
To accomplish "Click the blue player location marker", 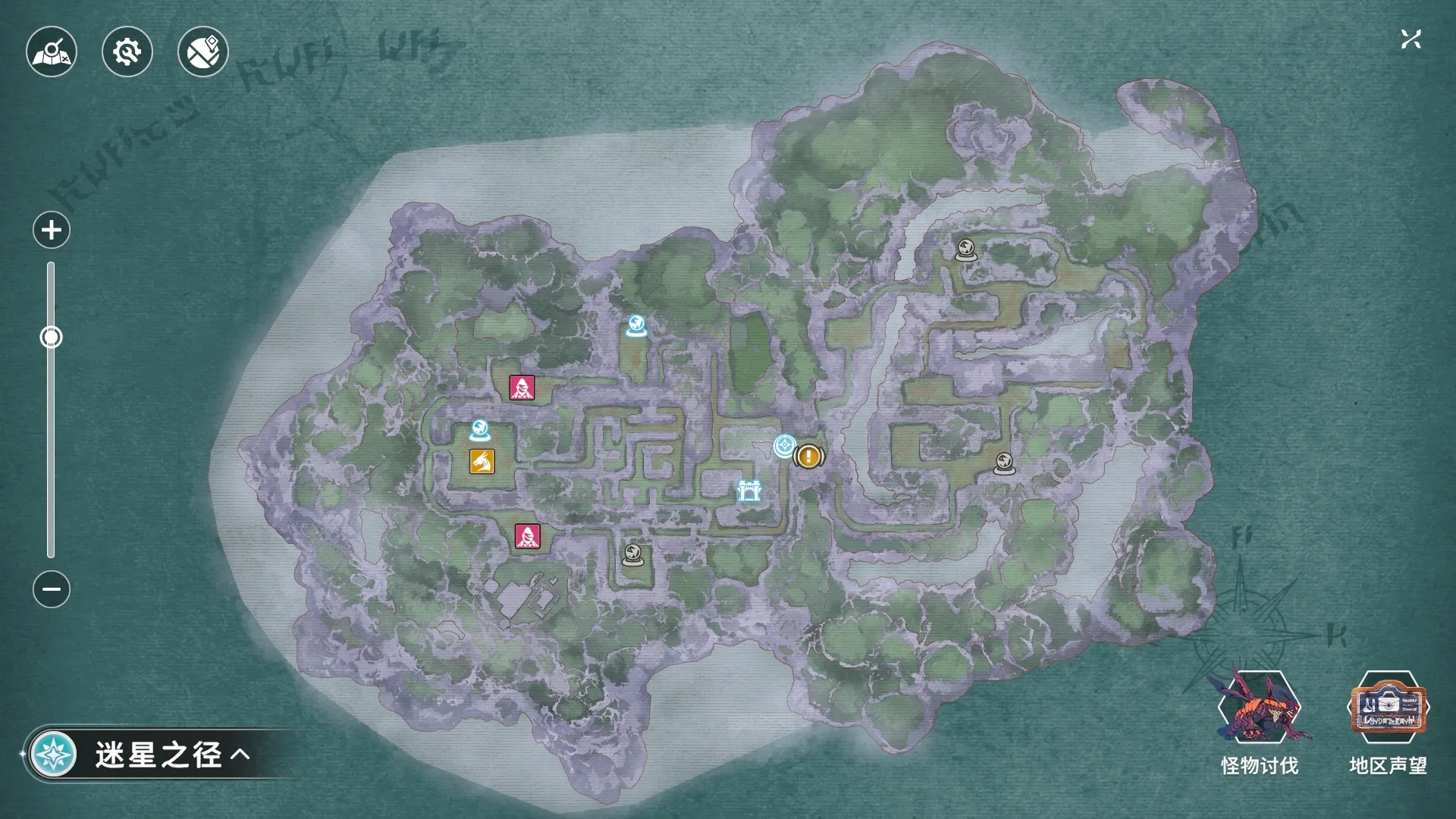I will pyautogui.click(x=784, y=446).
